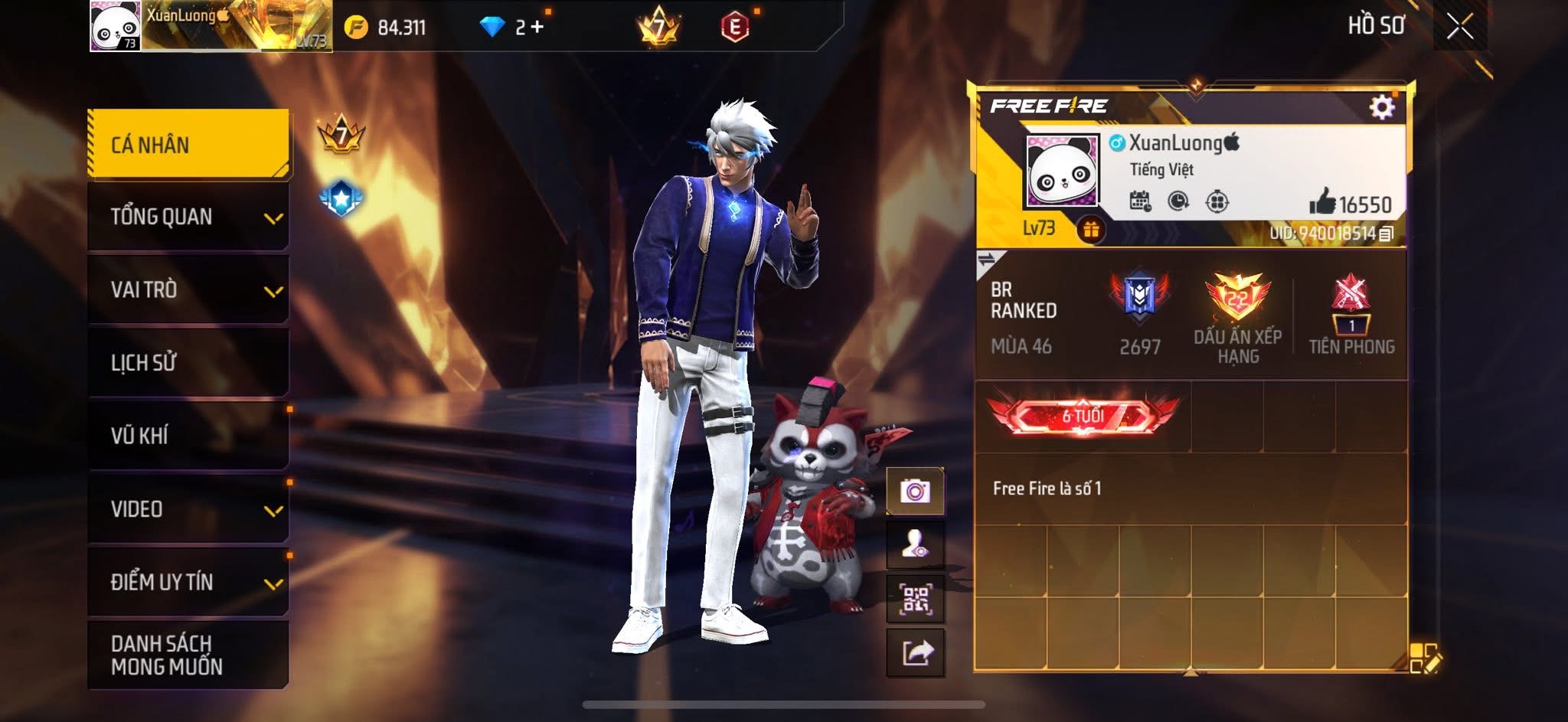Like the profile with thumbs-up icon
The image size is (1568, 722).
pyautogui.click(x=1322, y=203)
